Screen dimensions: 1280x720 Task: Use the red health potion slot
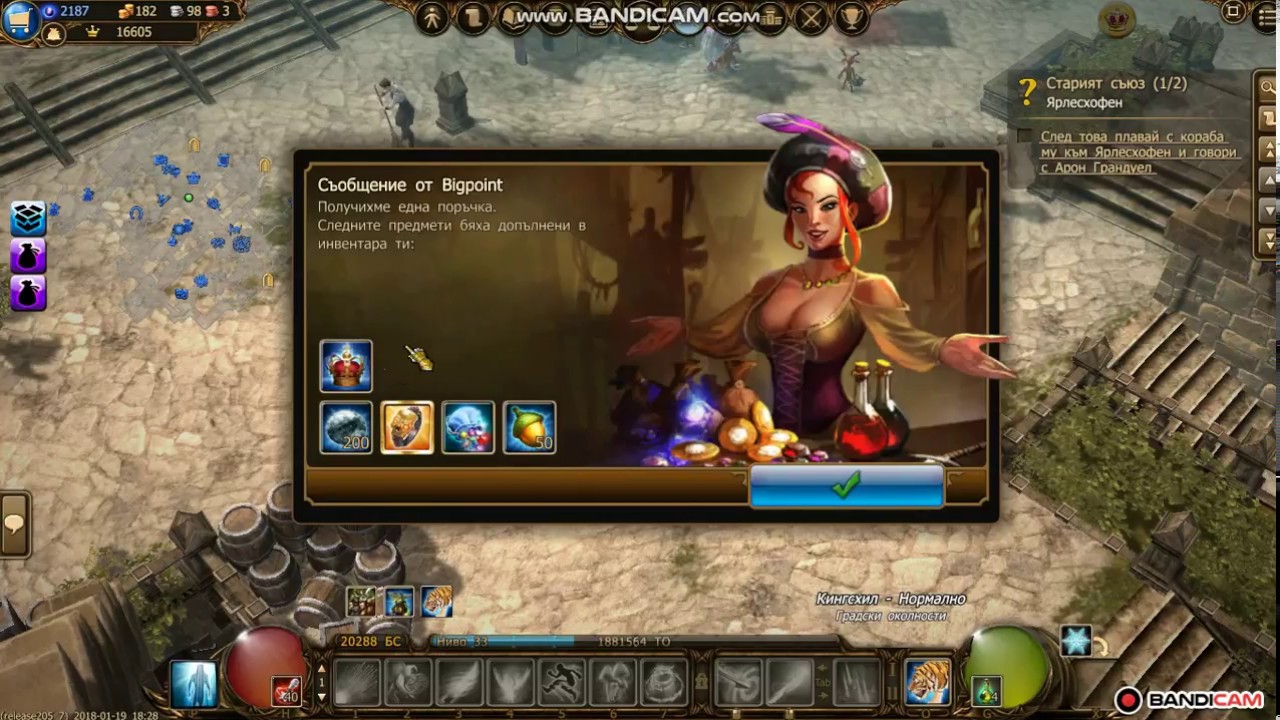coord(286,691)
